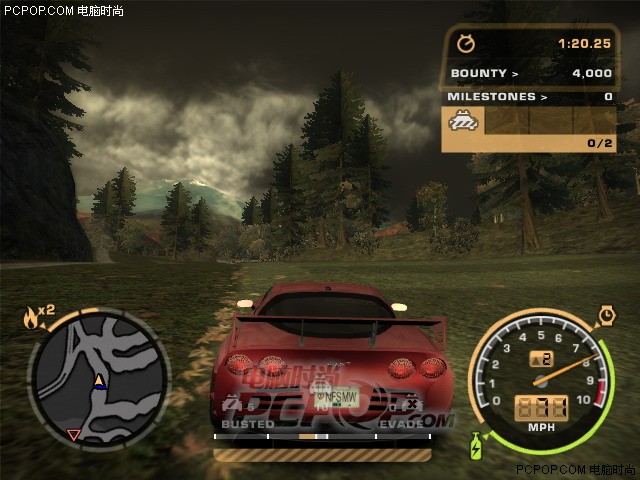Click the Bounty tracker row

530,73
